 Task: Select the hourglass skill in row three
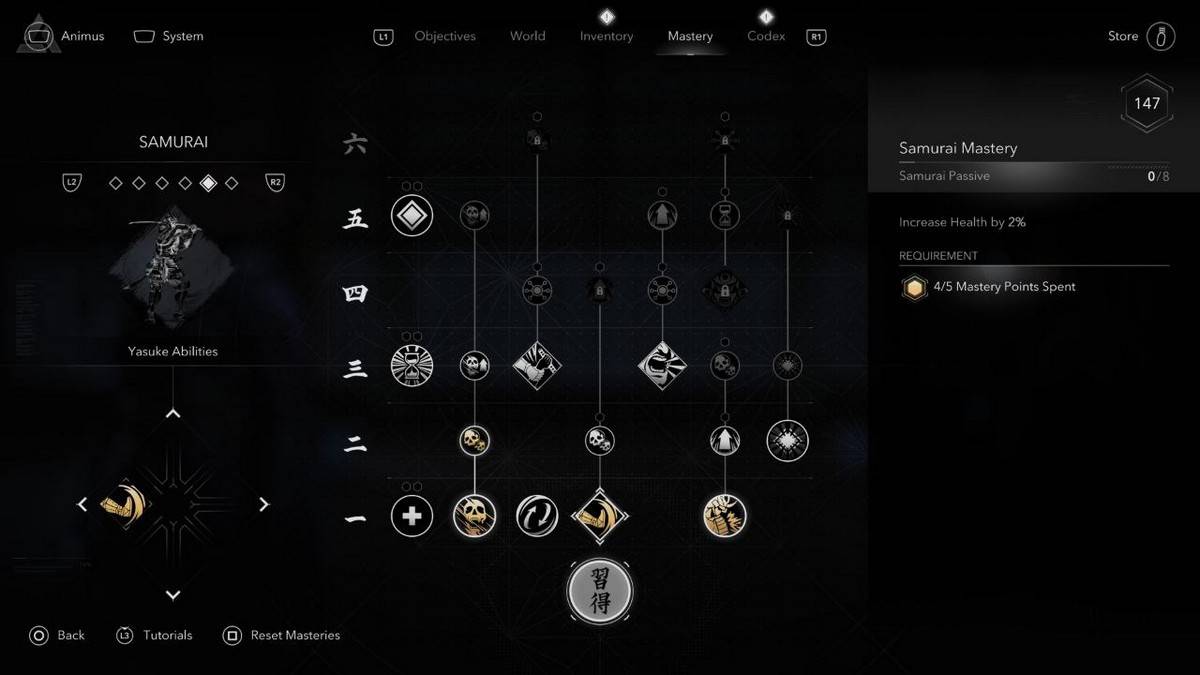click(x=412, y=365)
